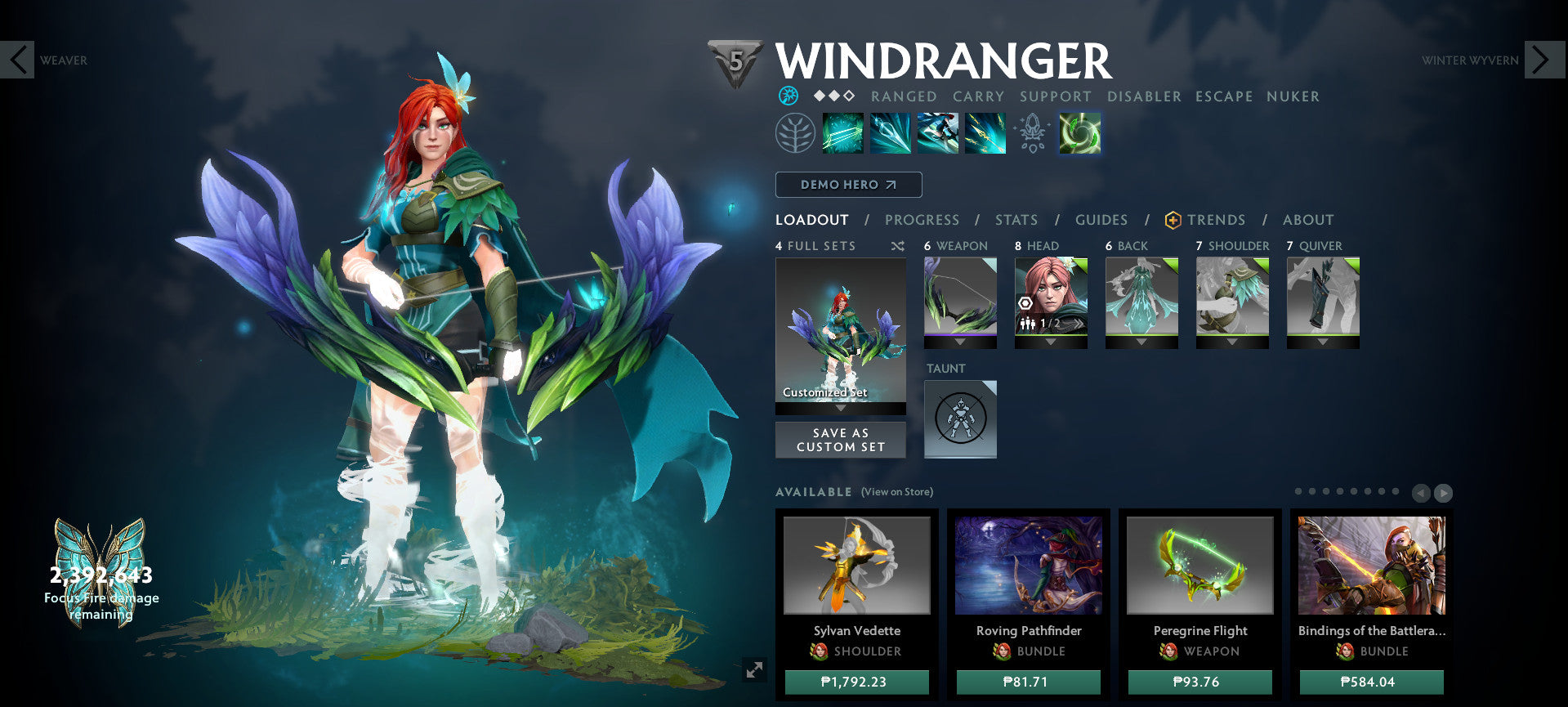Image resolution: width=1568 pixels, height=707 pixels.
Task: Open the Powershot ability icon
Action: coord(890,133)
